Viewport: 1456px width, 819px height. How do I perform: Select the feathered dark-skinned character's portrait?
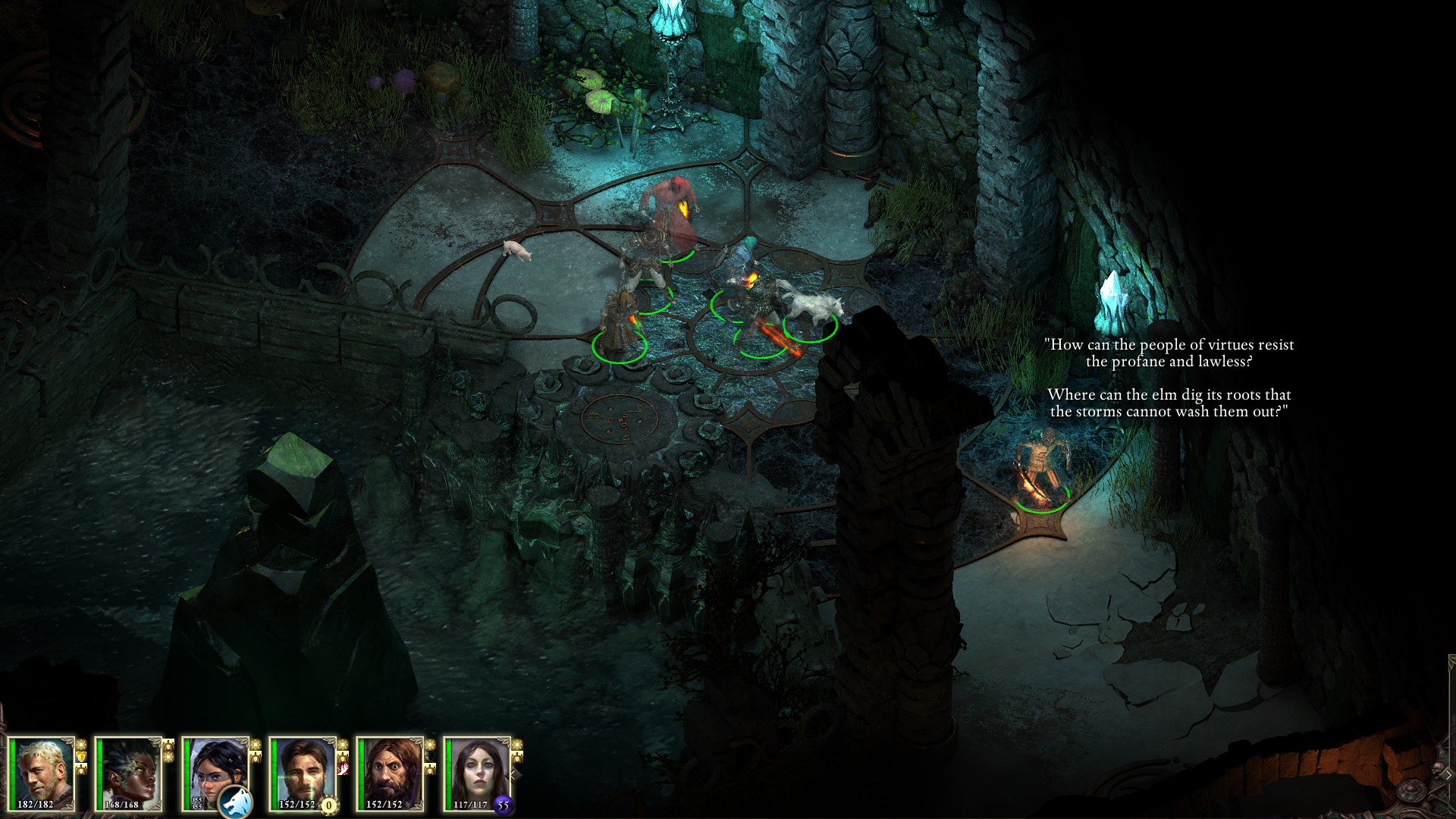coord(128,772)
